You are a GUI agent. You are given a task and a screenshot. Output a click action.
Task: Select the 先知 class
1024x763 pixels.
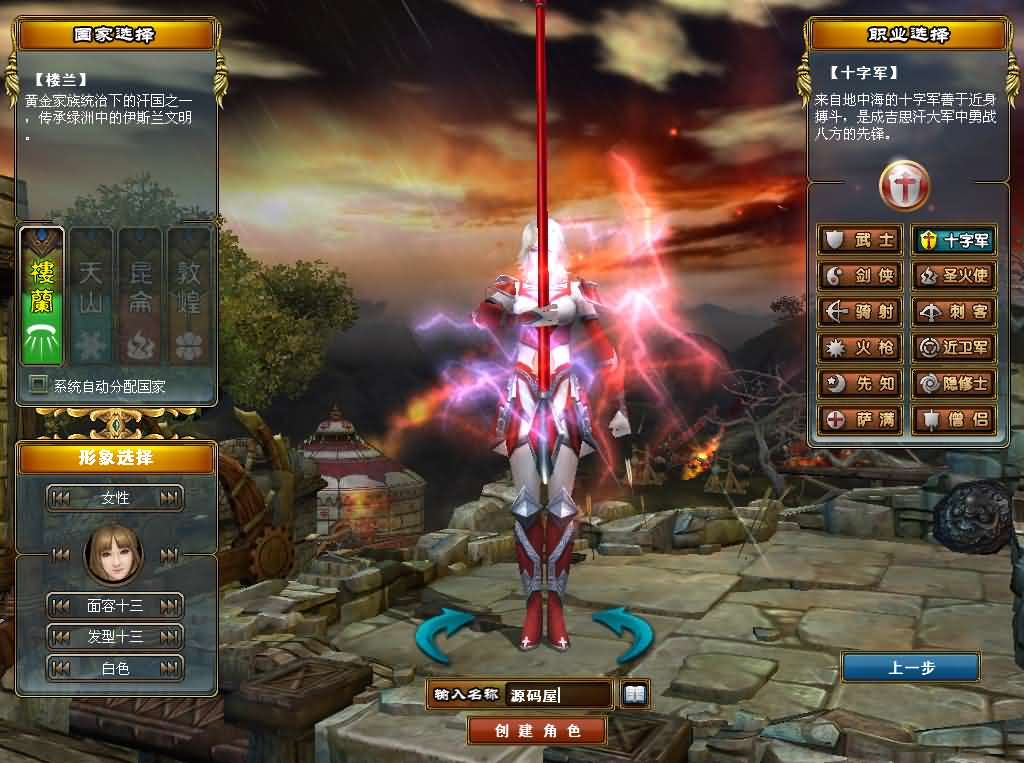859,384
